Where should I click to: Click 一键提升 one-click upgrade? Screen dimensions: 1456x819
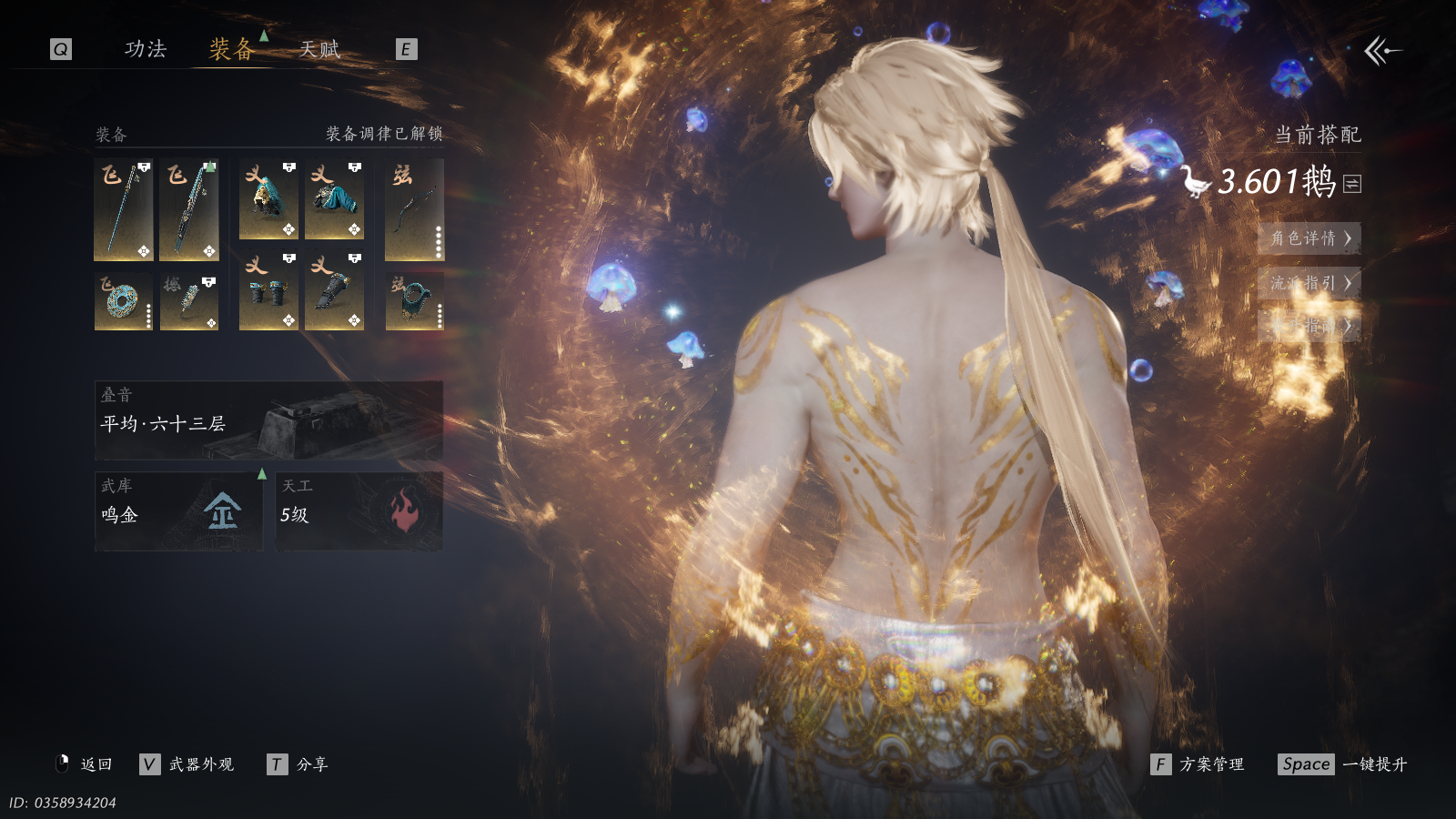click(1374, 764)
